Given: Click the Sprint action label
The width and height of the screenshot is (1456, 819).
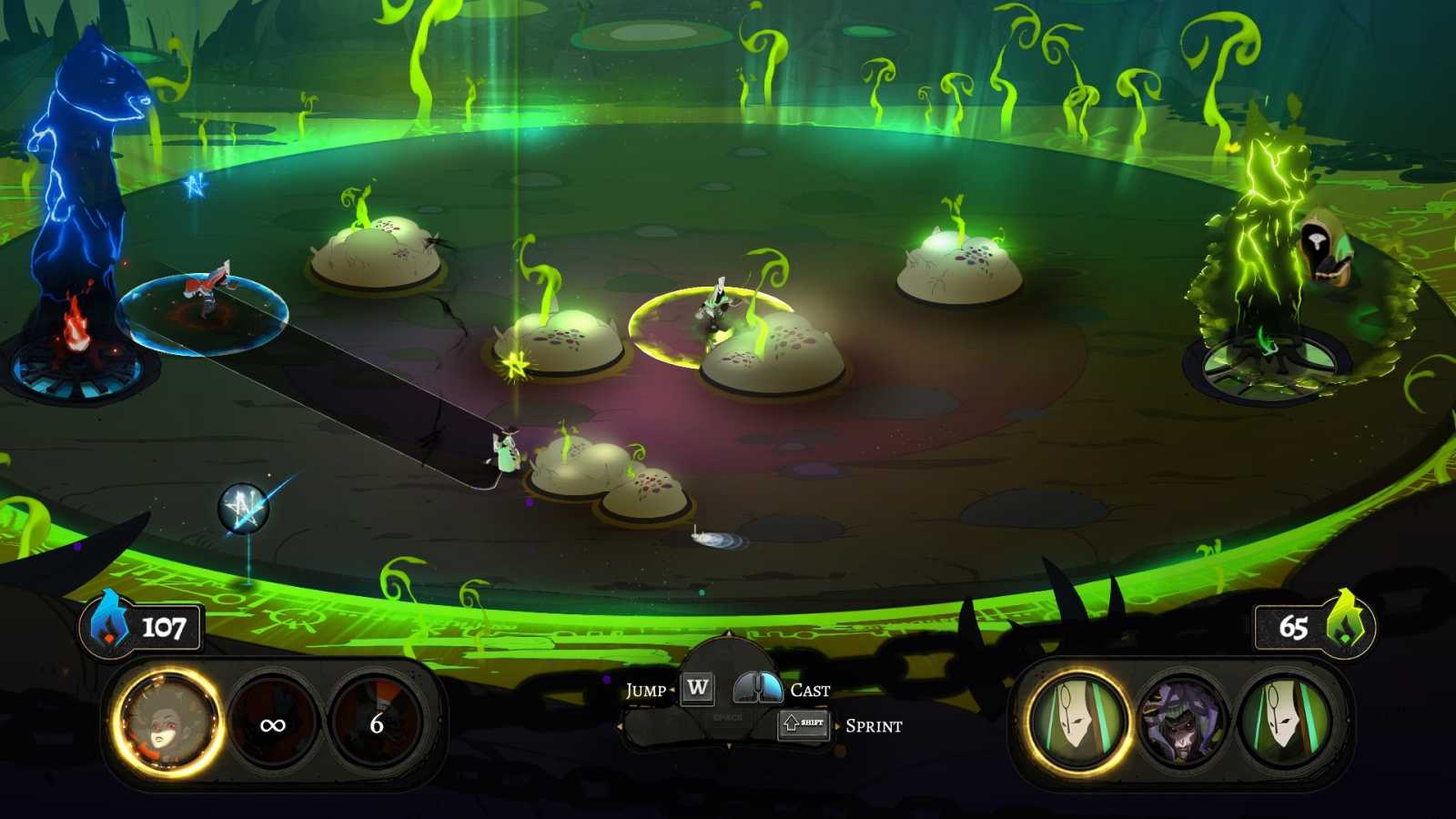Looking at the screenshot, I should tap(874, 726).
